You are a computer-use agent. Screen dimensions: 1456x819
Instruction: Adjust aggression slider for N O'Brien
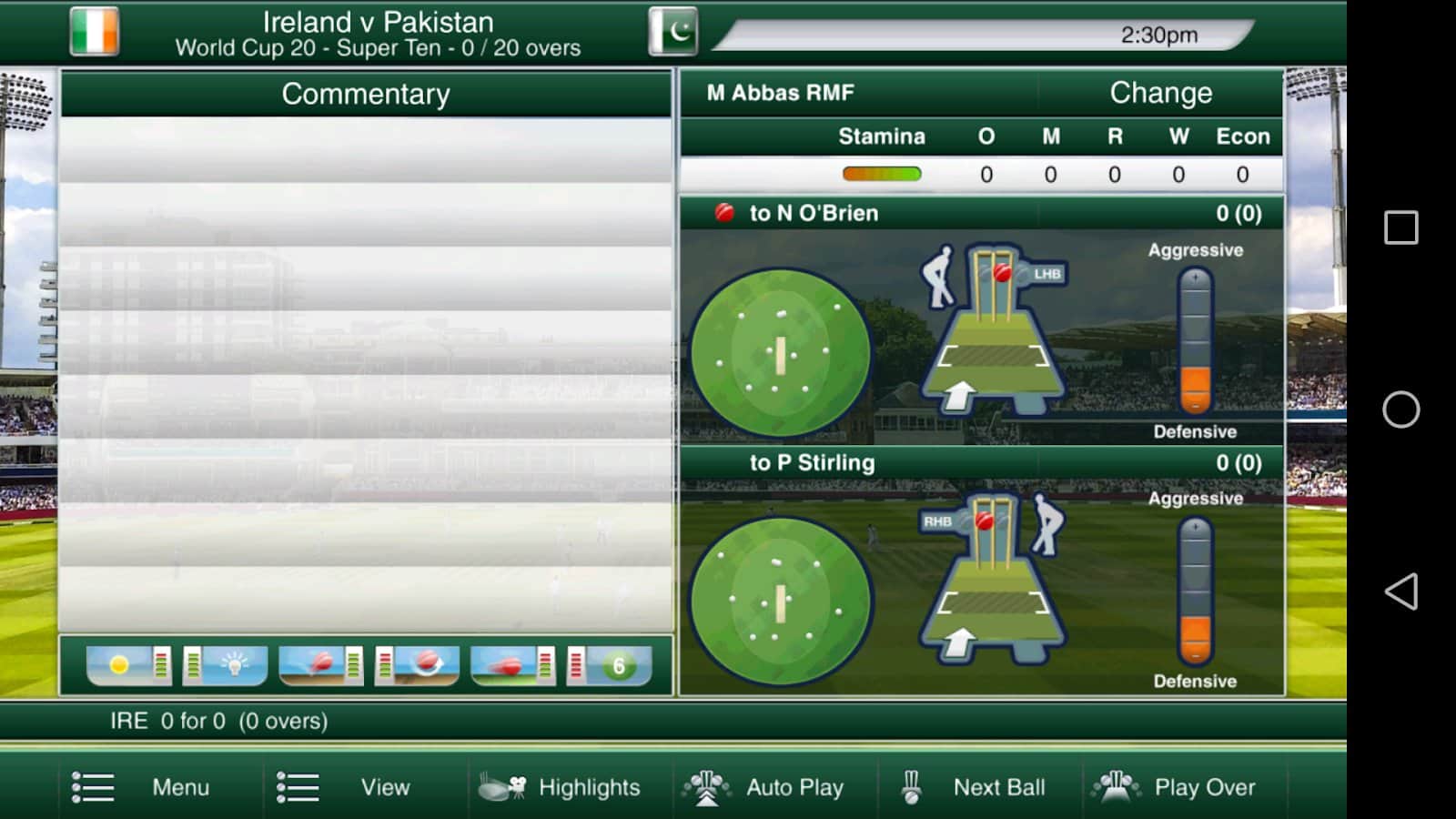tap(1195, 342)
